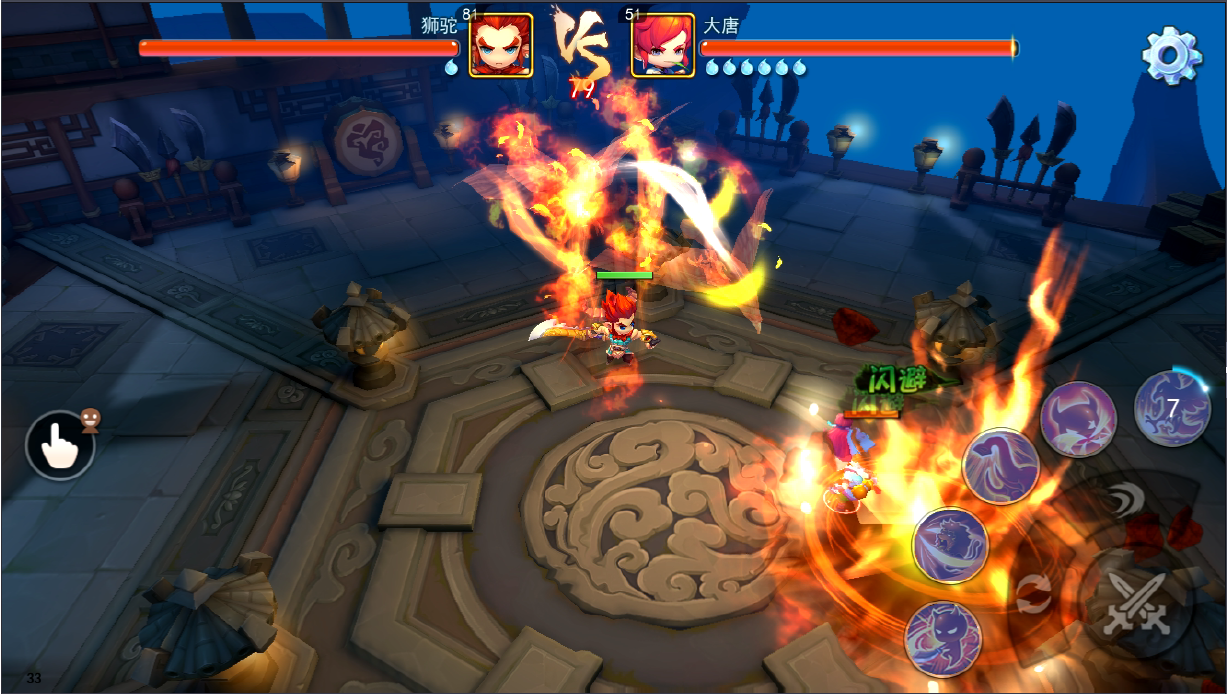
Task: Open the gear settings menu
Action: click(x=1171, y=54)
